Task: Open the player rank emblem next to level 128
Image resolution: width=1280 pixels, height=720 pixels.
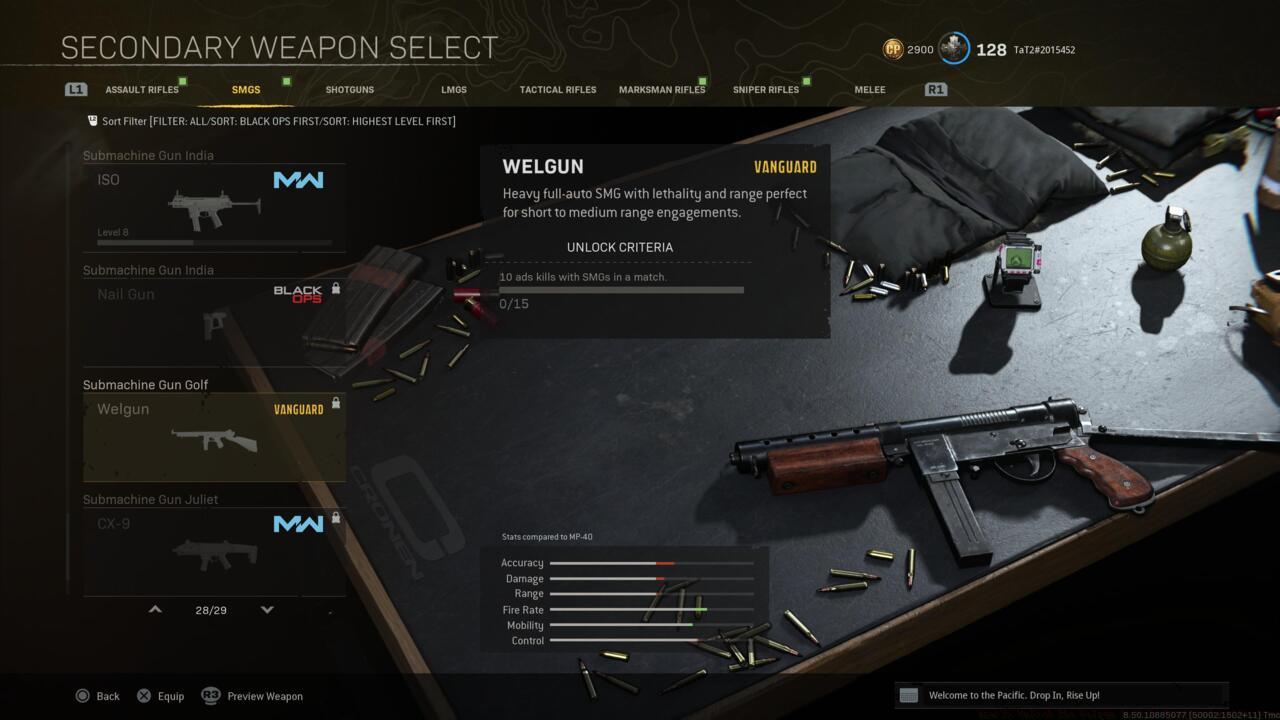Action: click(x=954, y=48)
